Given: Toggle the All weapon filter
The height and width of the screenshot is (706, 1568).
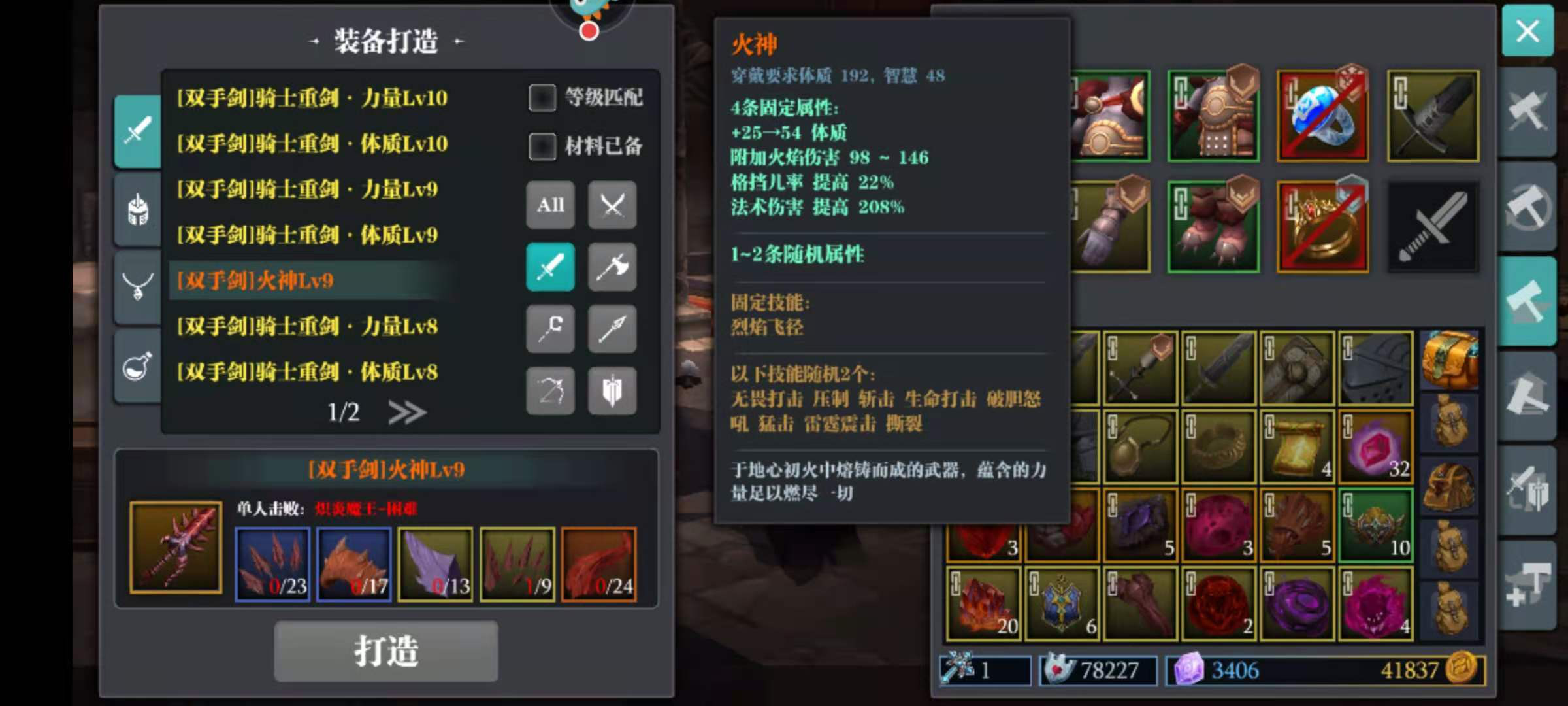Looking at the screenshot, I should click(551, 205).
